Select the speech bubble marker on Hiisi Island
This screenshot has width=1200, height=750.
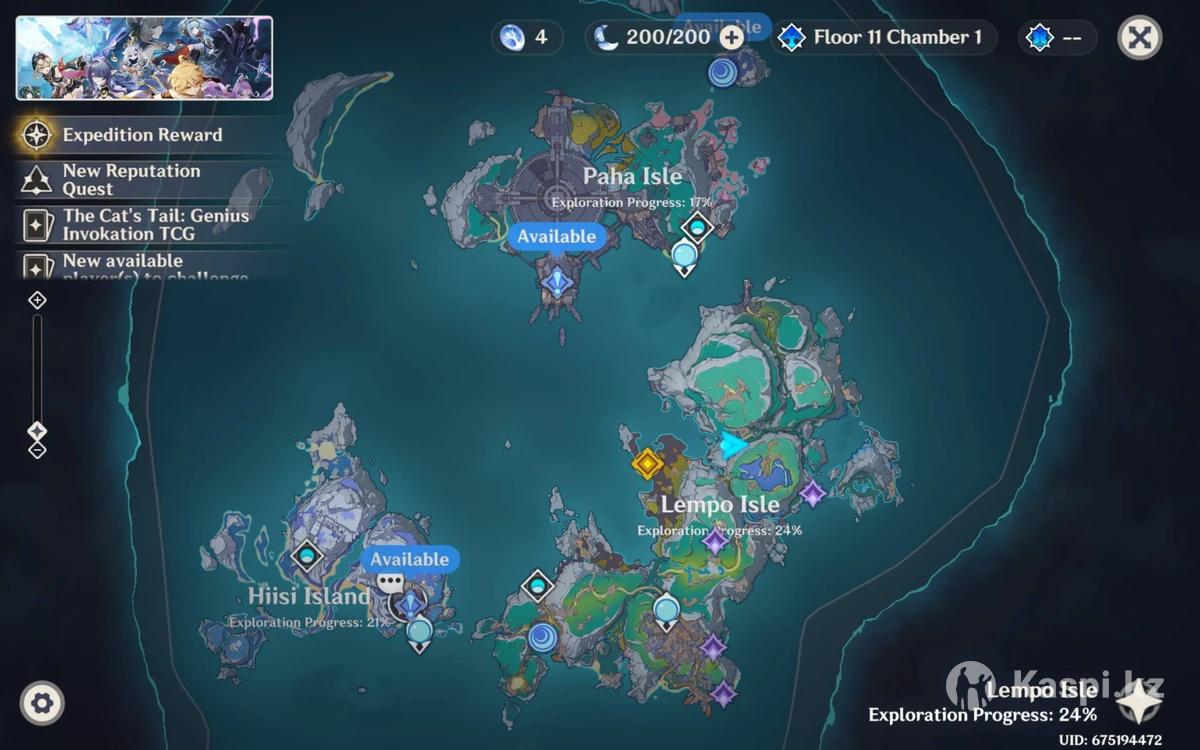pyautogui.click(x=390, y=584)
